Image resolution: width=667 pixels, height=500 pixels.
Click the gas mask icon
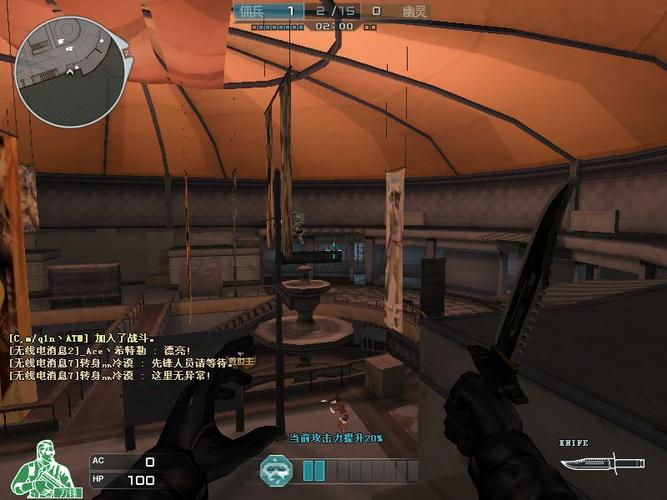click(275, 469)
